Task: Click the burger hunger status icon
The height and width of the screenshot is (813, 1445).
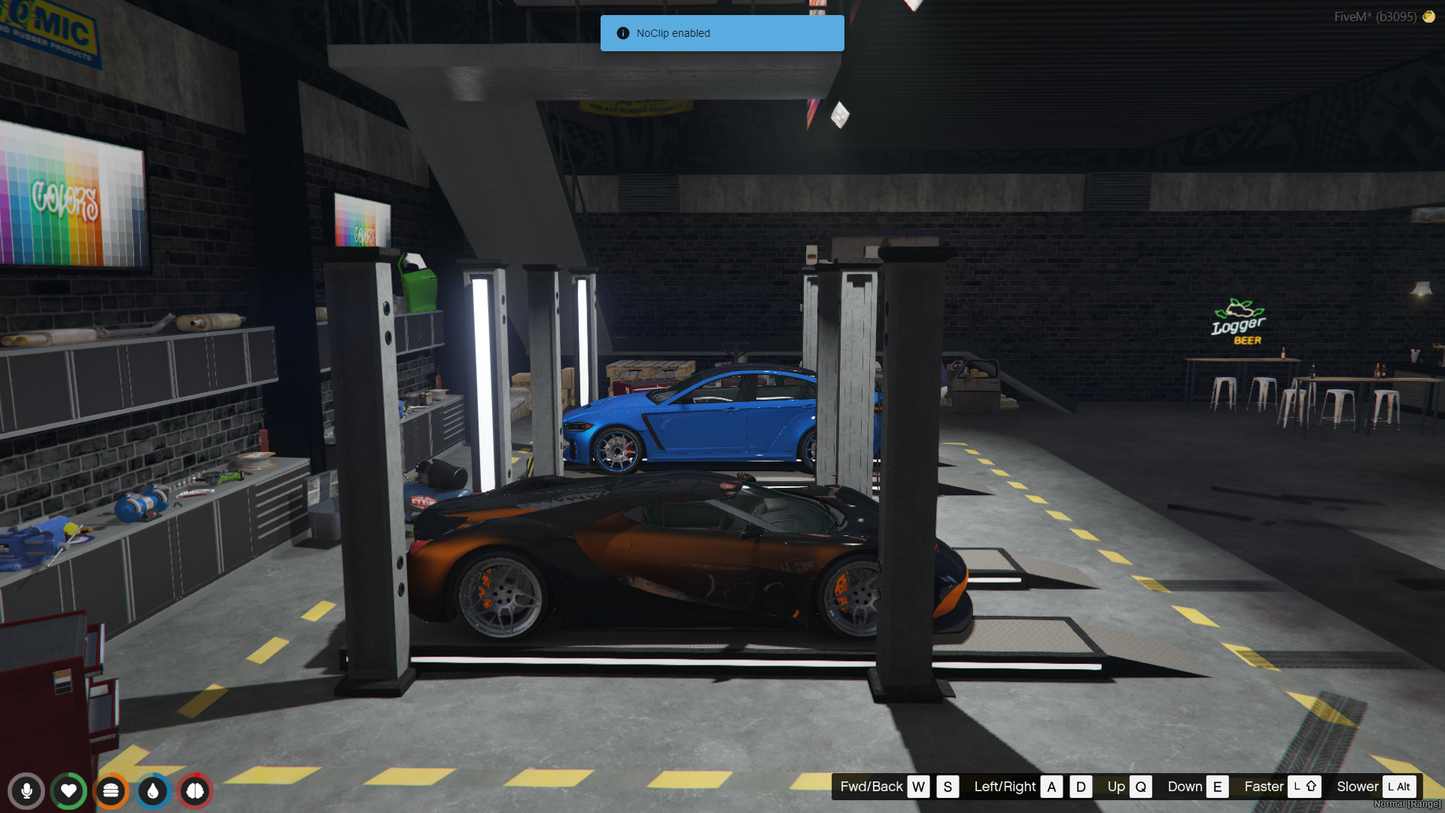Action: 111,791
